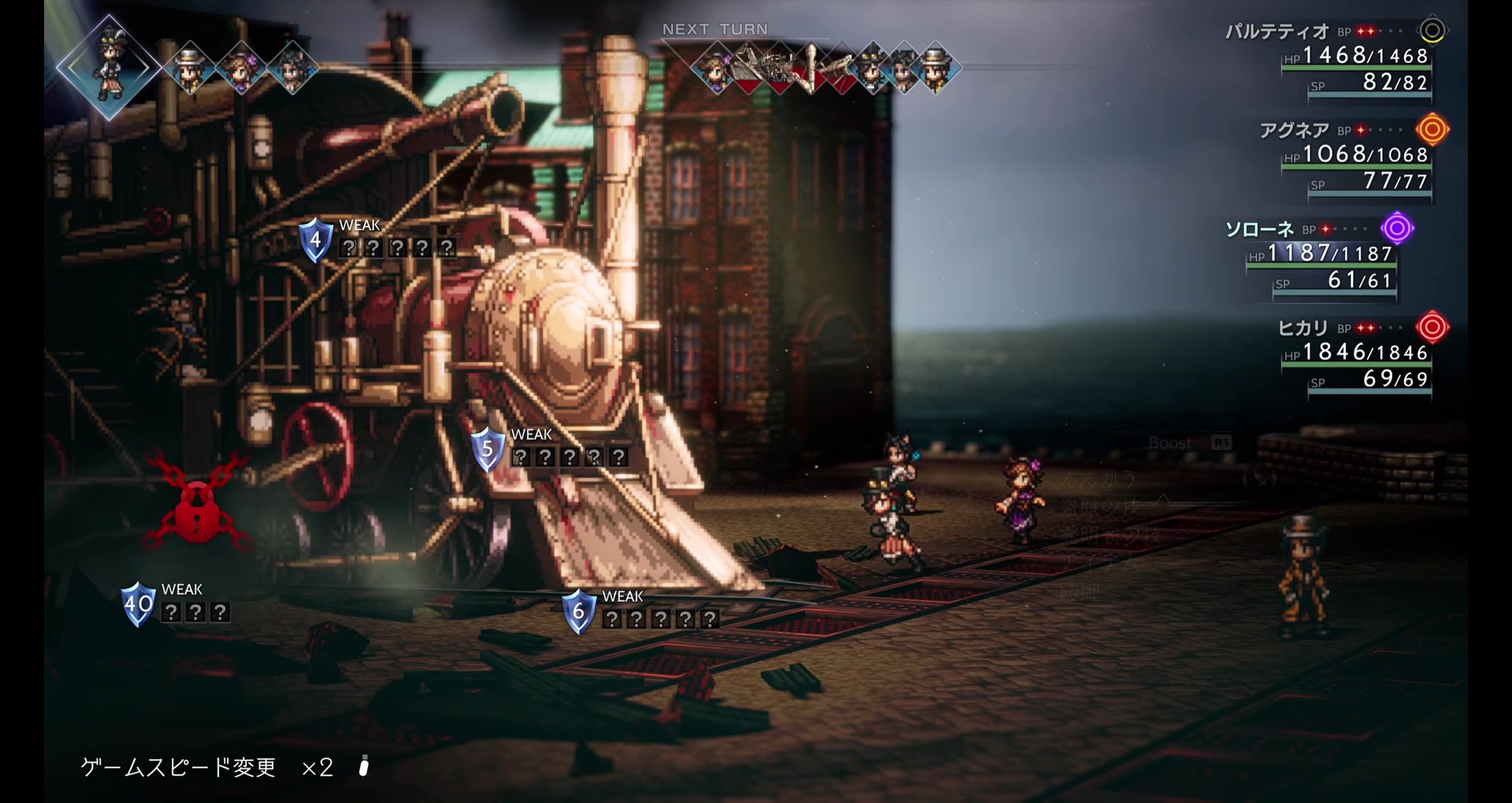1512x803 pixels.
Task: Click the red chained padlock icon
Action: click(x=196, y=508)
